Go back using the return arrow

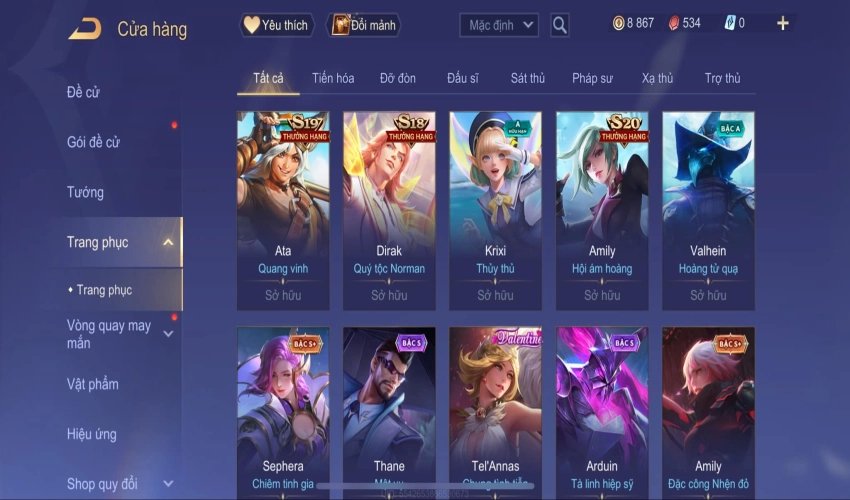coord(85,29)
